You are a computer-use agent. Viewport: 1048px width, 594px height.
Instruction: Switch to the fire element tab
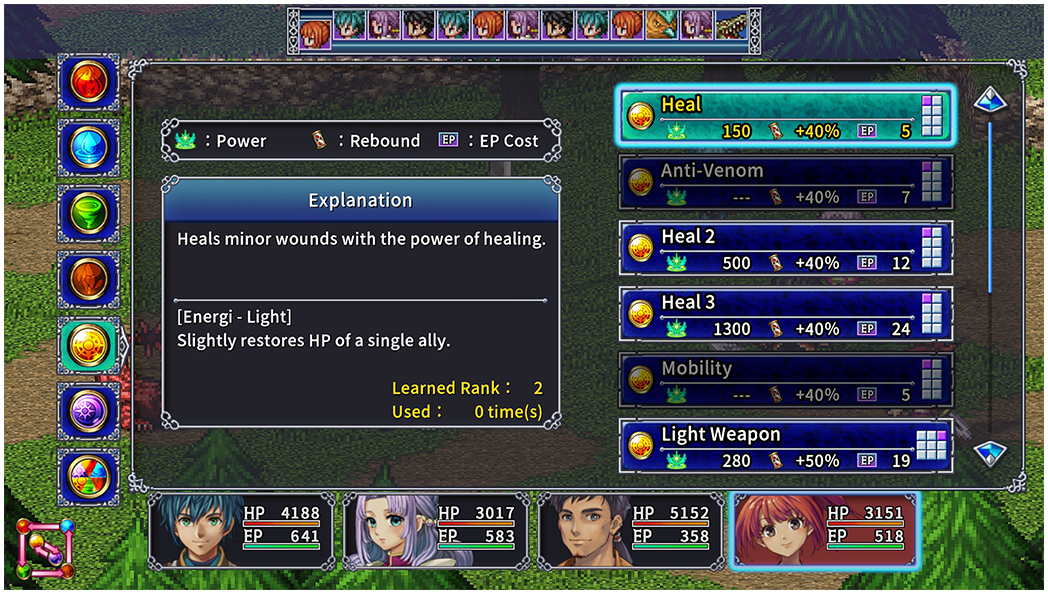pos(88,82)
